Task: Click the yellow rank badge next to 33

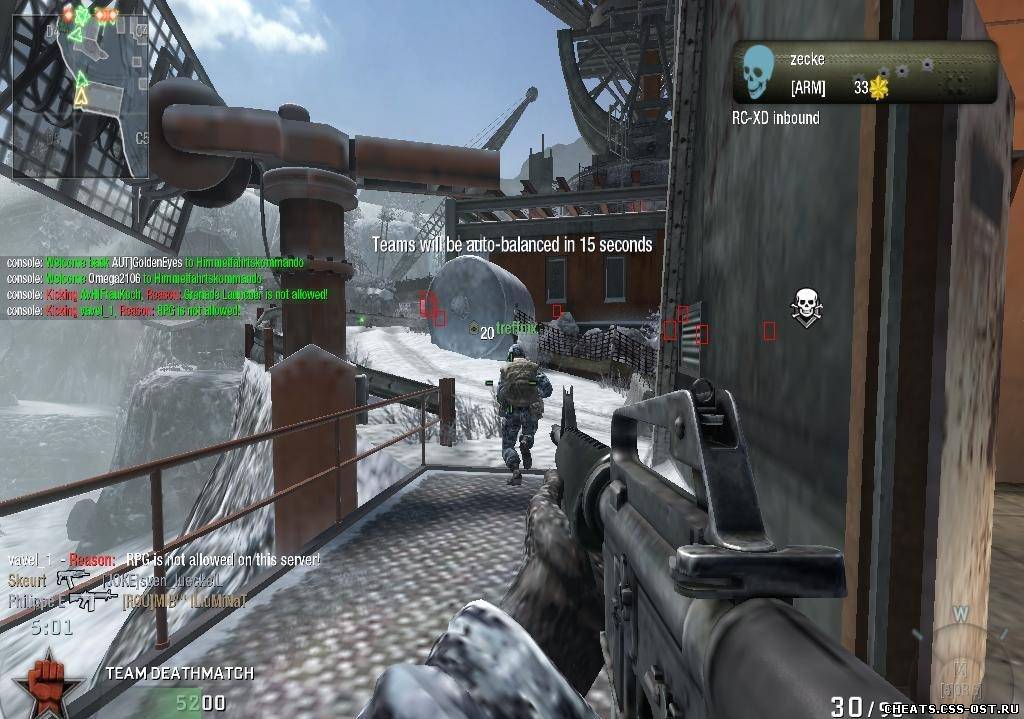Action: tap(879, 88)
